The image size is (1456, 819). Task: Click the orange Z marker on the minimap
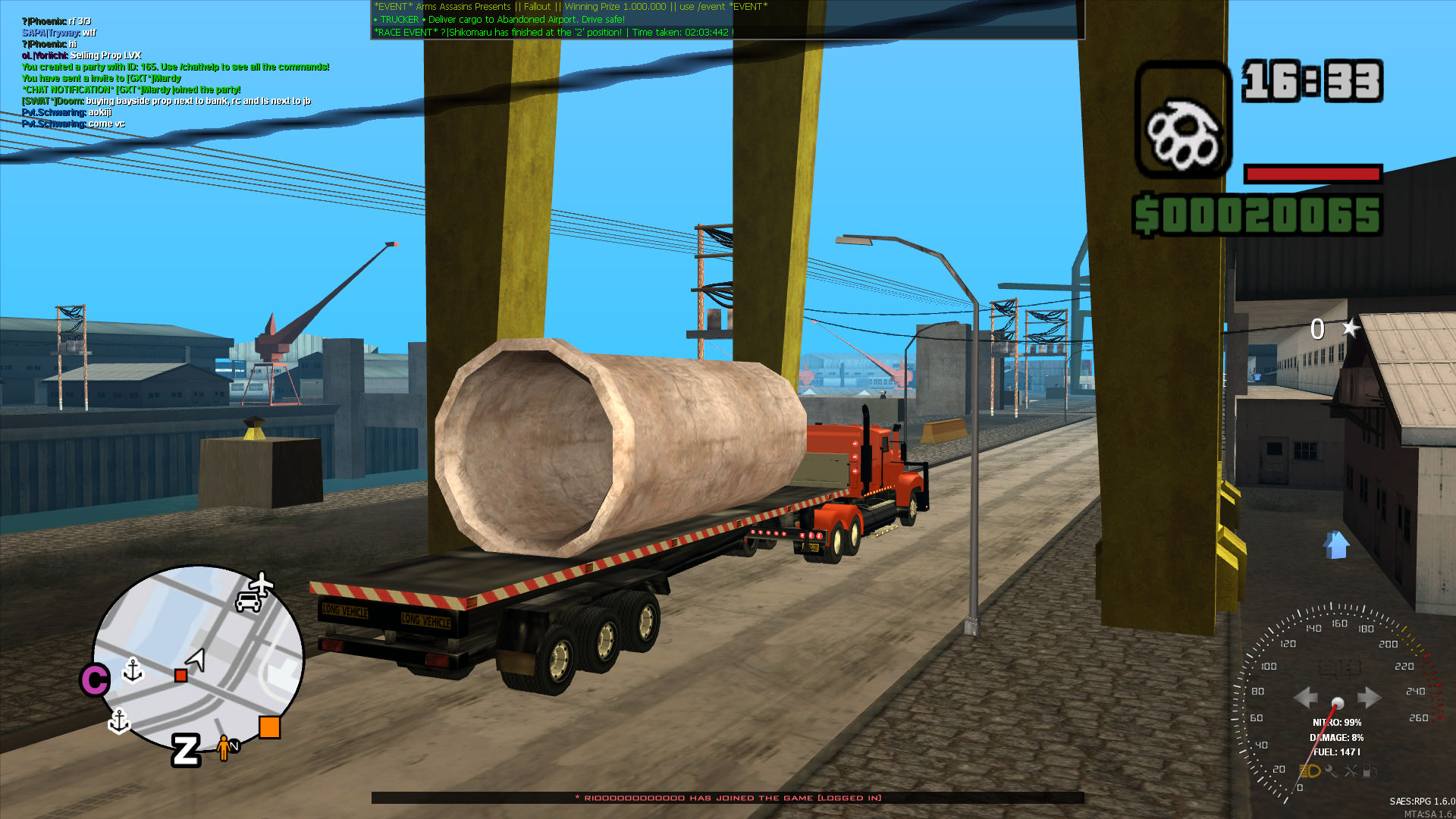coord(184,752)
